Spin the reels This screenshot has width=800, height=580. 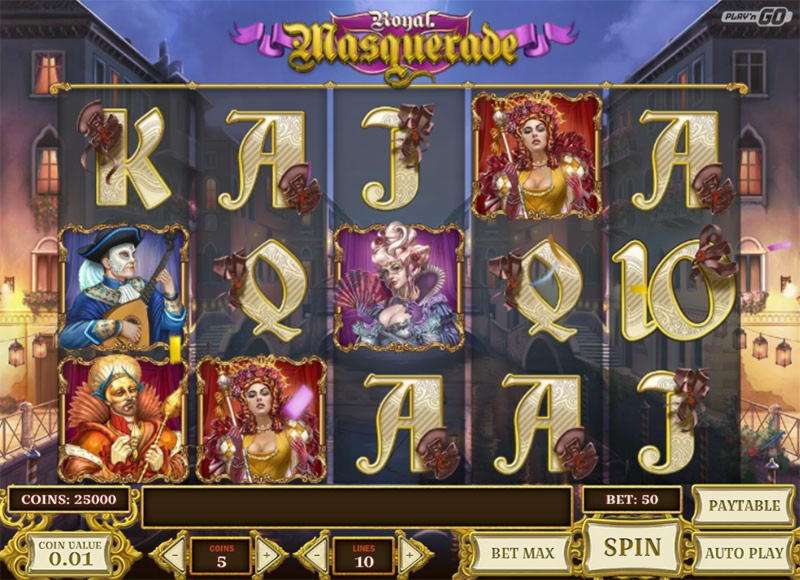point(632,547)
